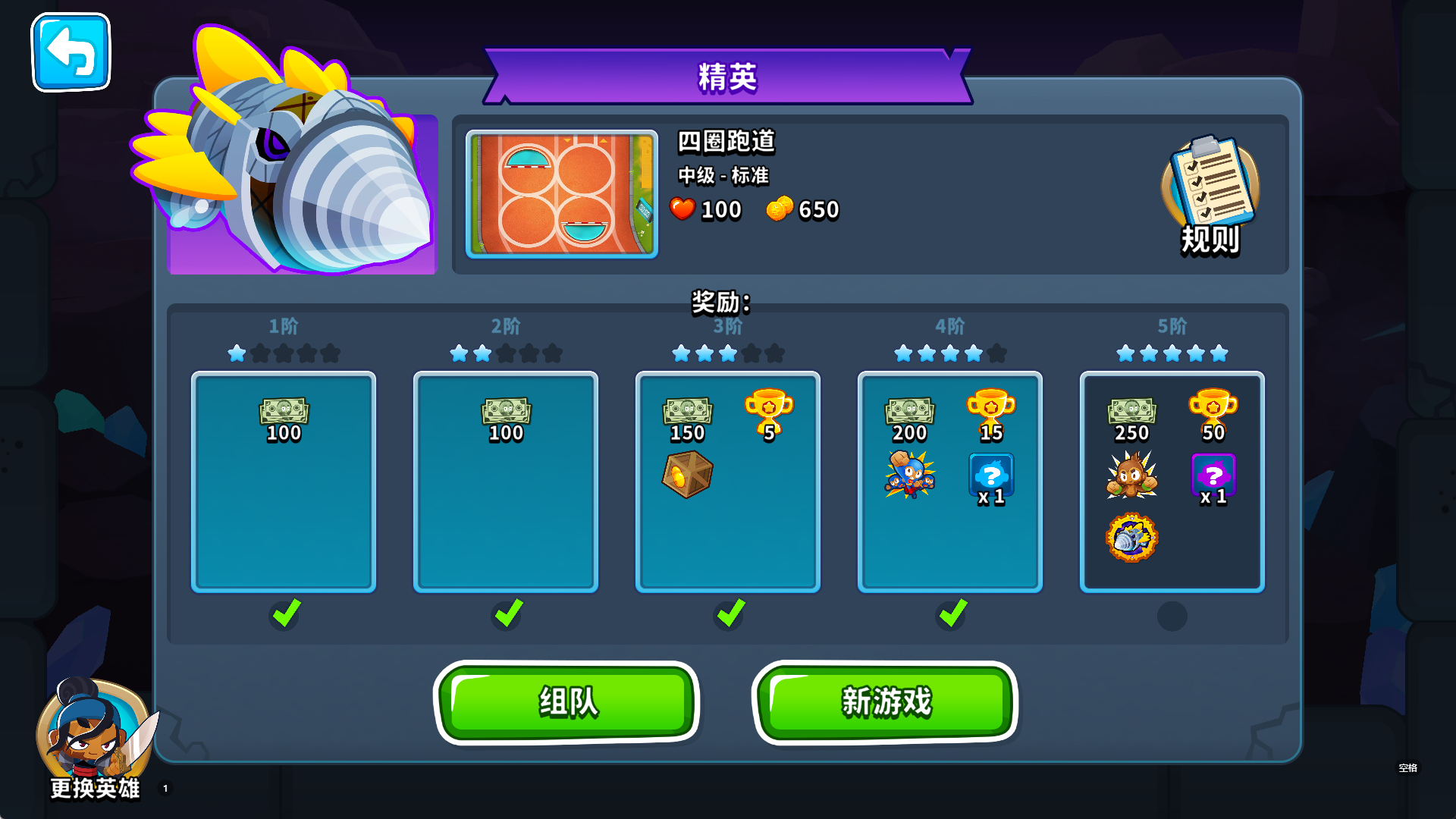
Task: Click the green checkmark under tier 4
Action: tap(949, 616)
